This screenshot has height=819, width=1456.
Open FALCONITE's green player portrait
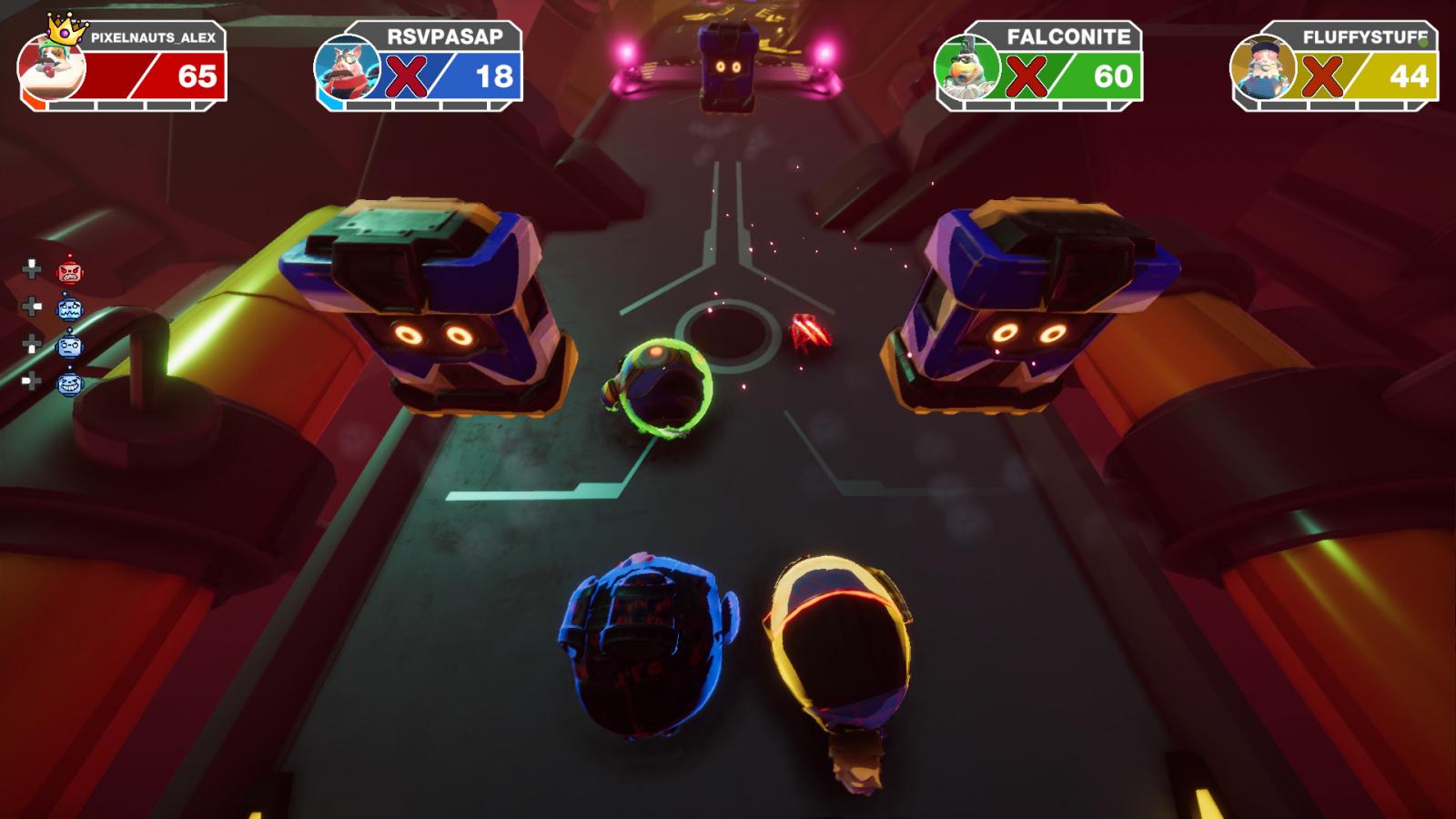967,68
